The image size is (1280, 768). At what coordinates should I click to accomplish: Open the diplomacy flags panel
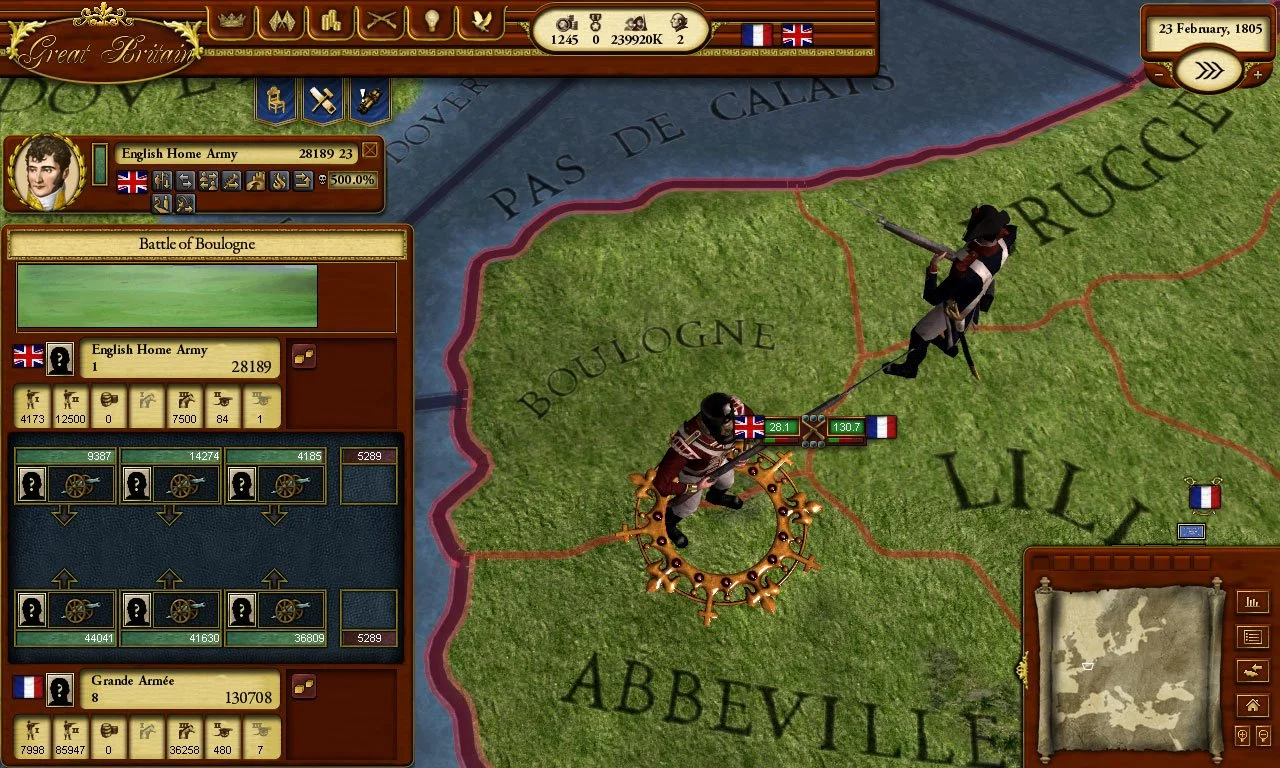click(x=281, y=22)
